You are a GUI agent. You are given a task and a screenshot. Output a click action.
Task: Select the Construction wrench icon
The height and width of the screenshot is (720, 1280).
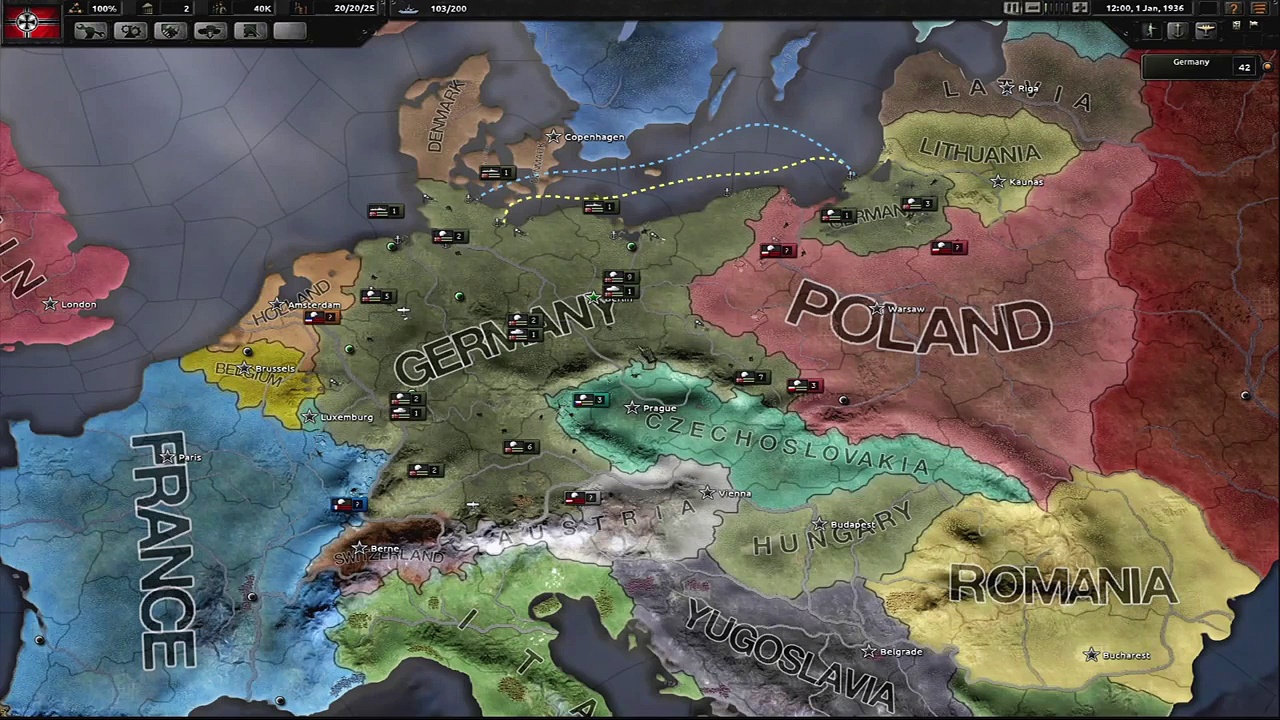[89, 30]
